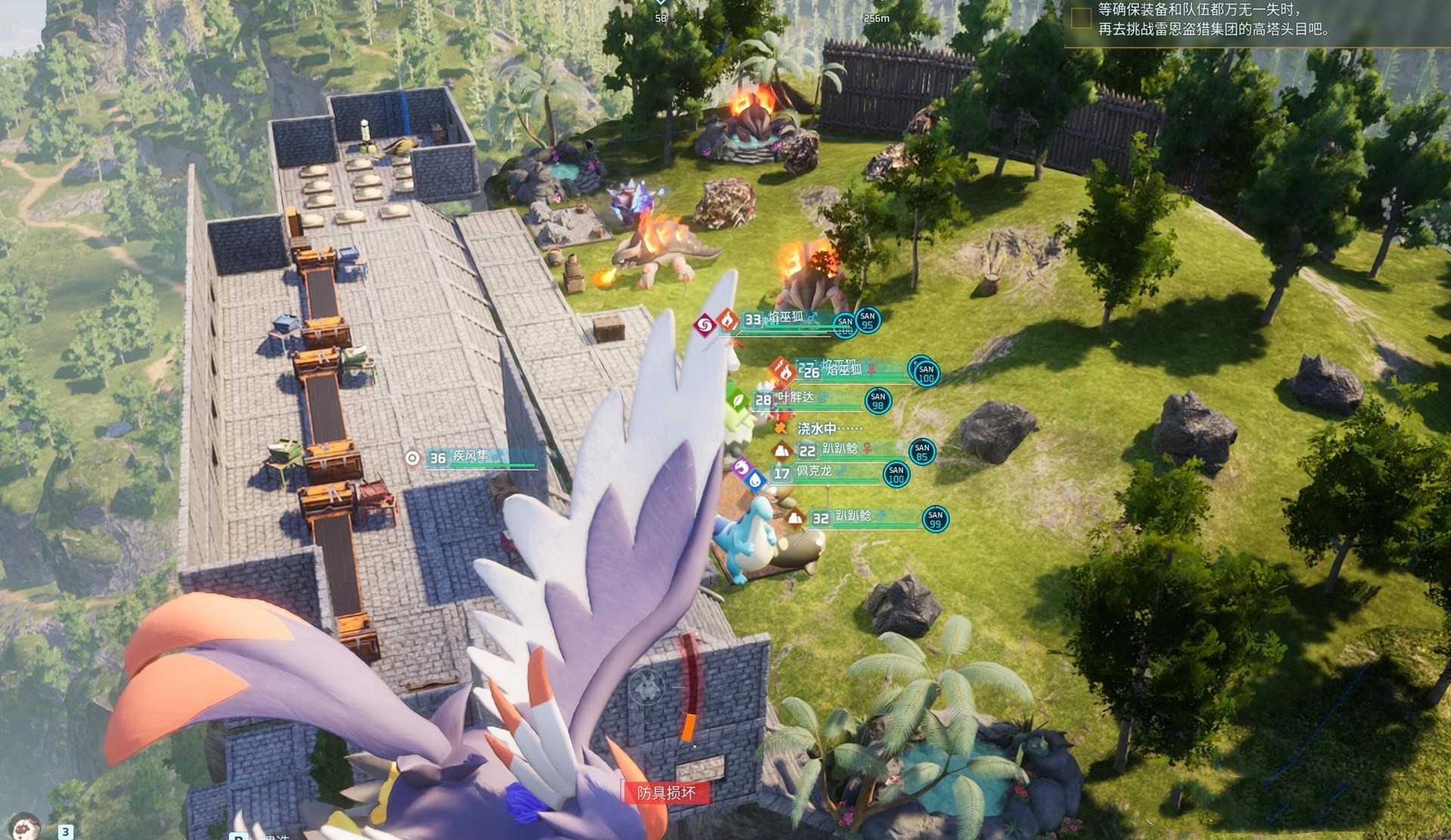Click the red armor broken warning

[665, 792]
